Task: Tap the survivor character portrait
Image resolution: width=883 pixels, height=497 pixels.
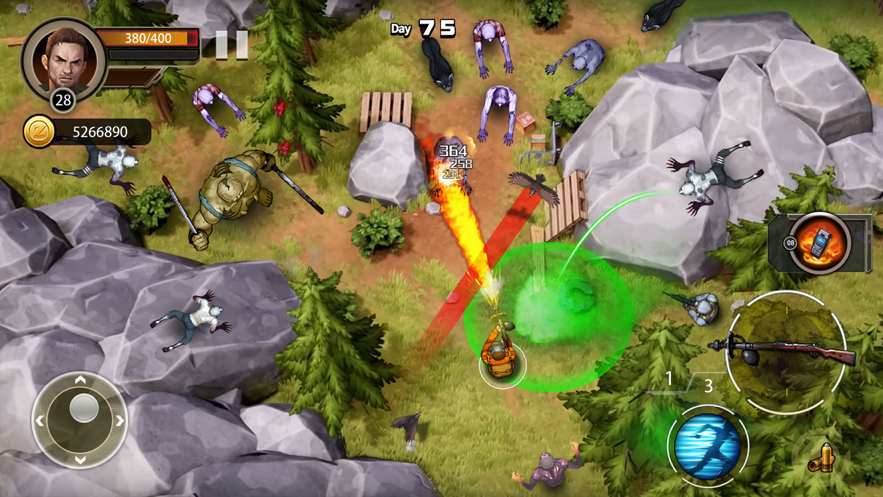Action: point(64,59)
